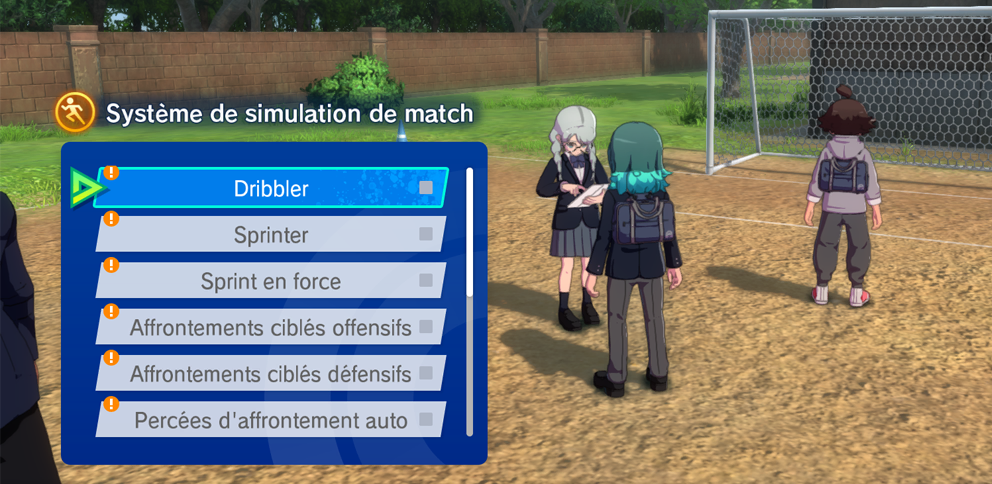Click the menu list scrollbar
Viewport: 992px width, 484px height.
point(470,300)
